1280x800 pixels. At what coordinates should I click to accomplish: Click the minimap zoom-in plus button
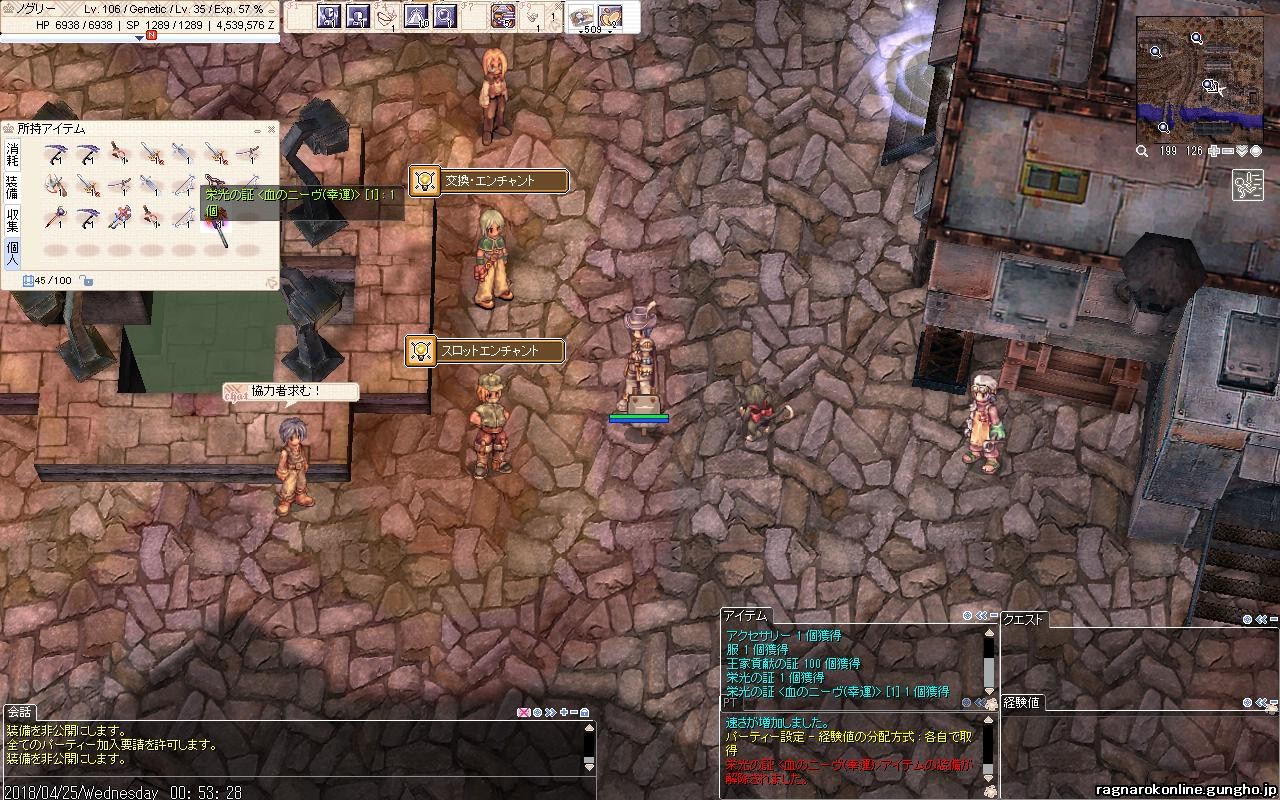(x=1214, y=151)
